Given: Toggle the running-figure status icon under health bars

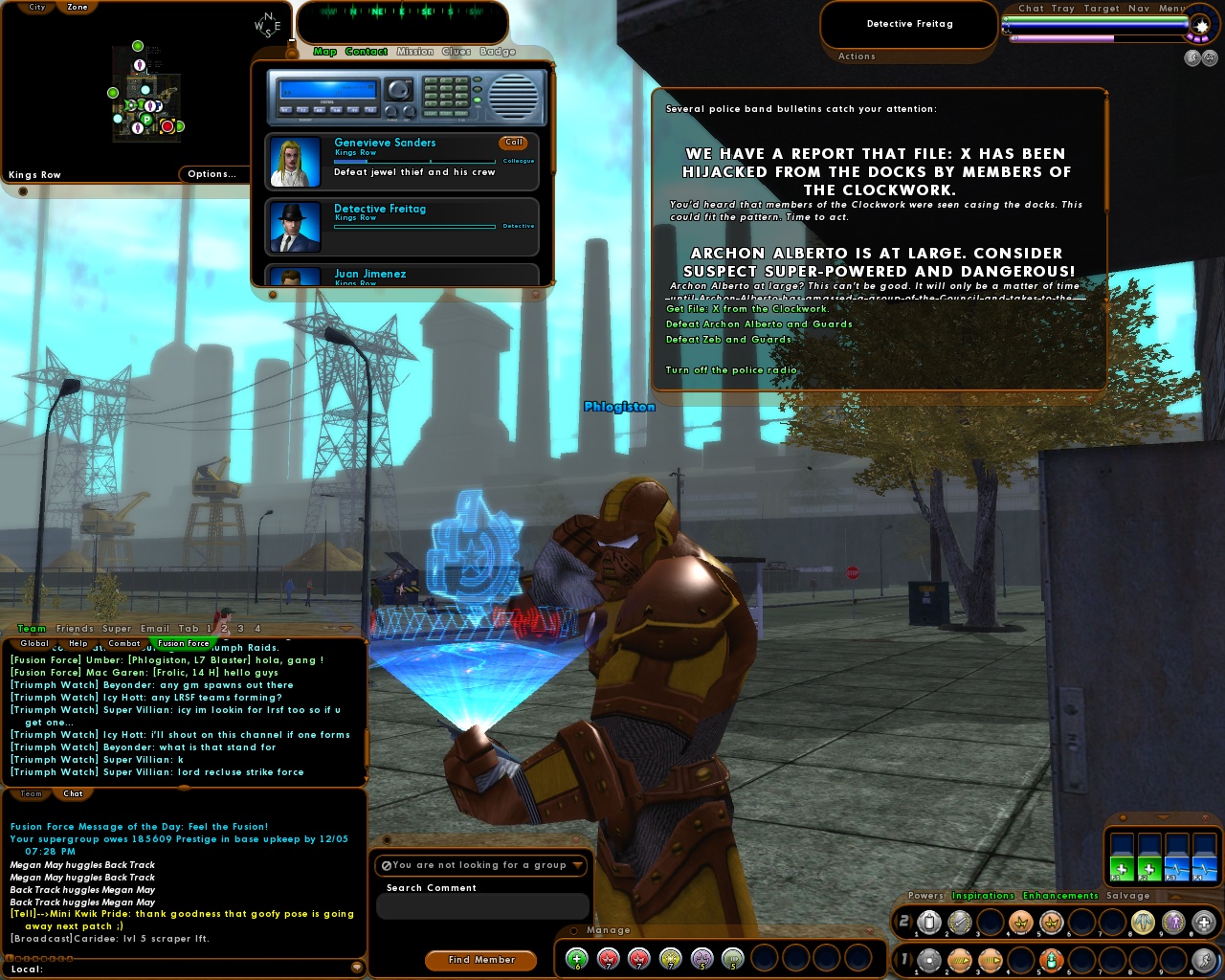Looking at the screenshot, I should pos(1192,57).
